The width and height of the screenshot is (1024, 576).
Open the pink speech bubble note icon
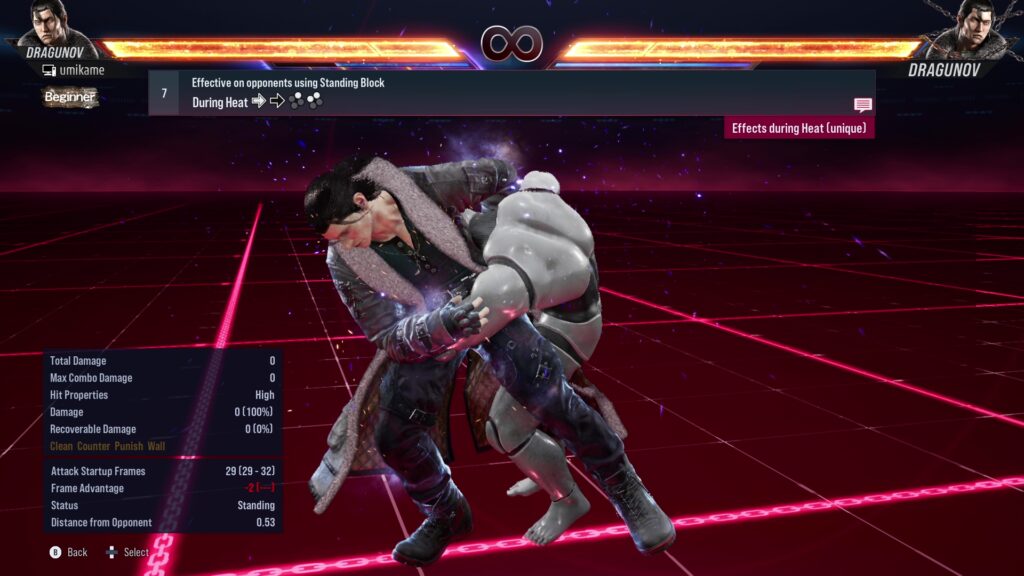[x=862, y=105]
